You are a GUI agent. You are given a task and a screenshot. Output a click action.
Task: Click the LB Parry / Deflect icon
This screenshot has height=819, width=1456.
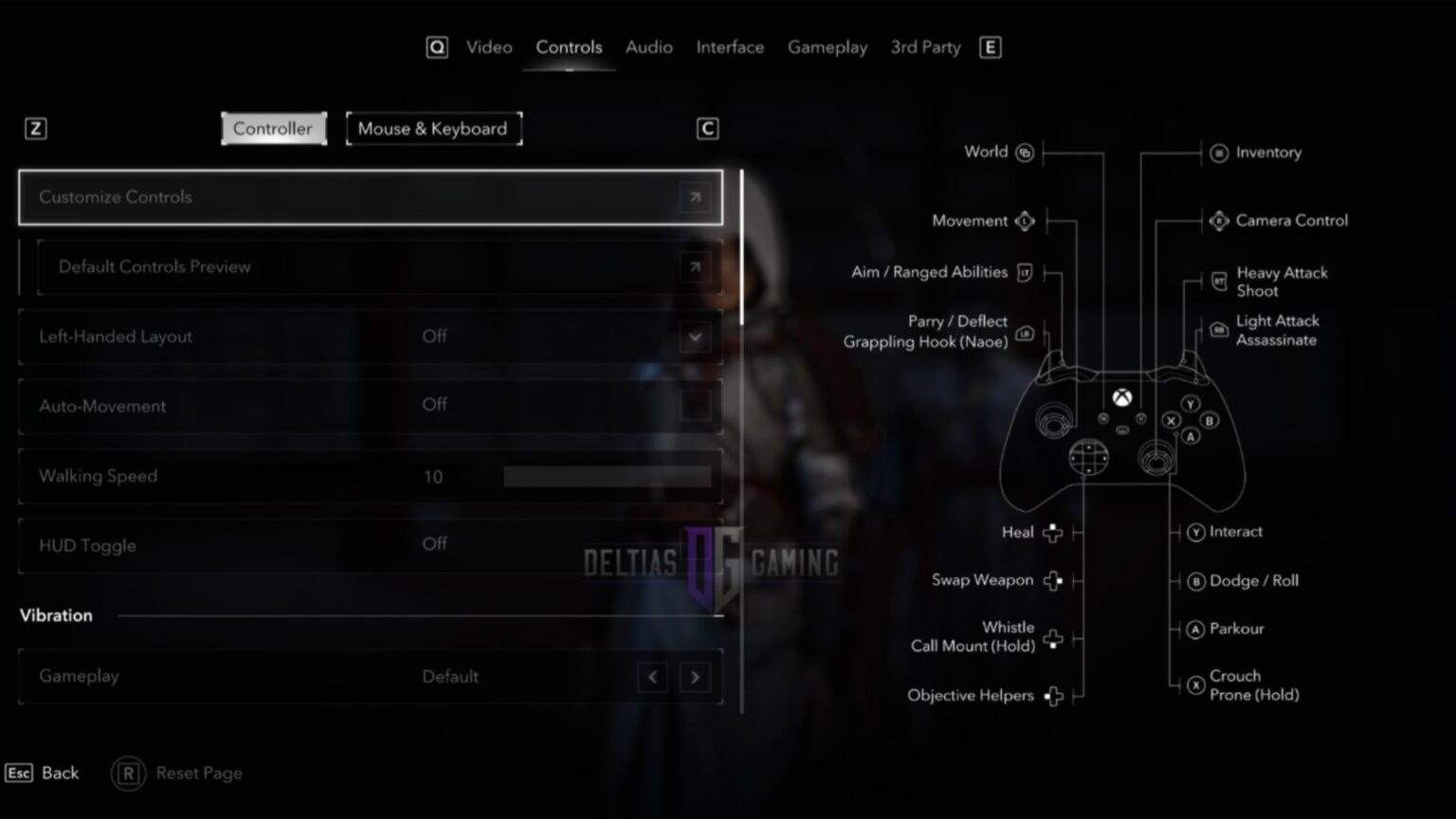[x=1024, y=333]
